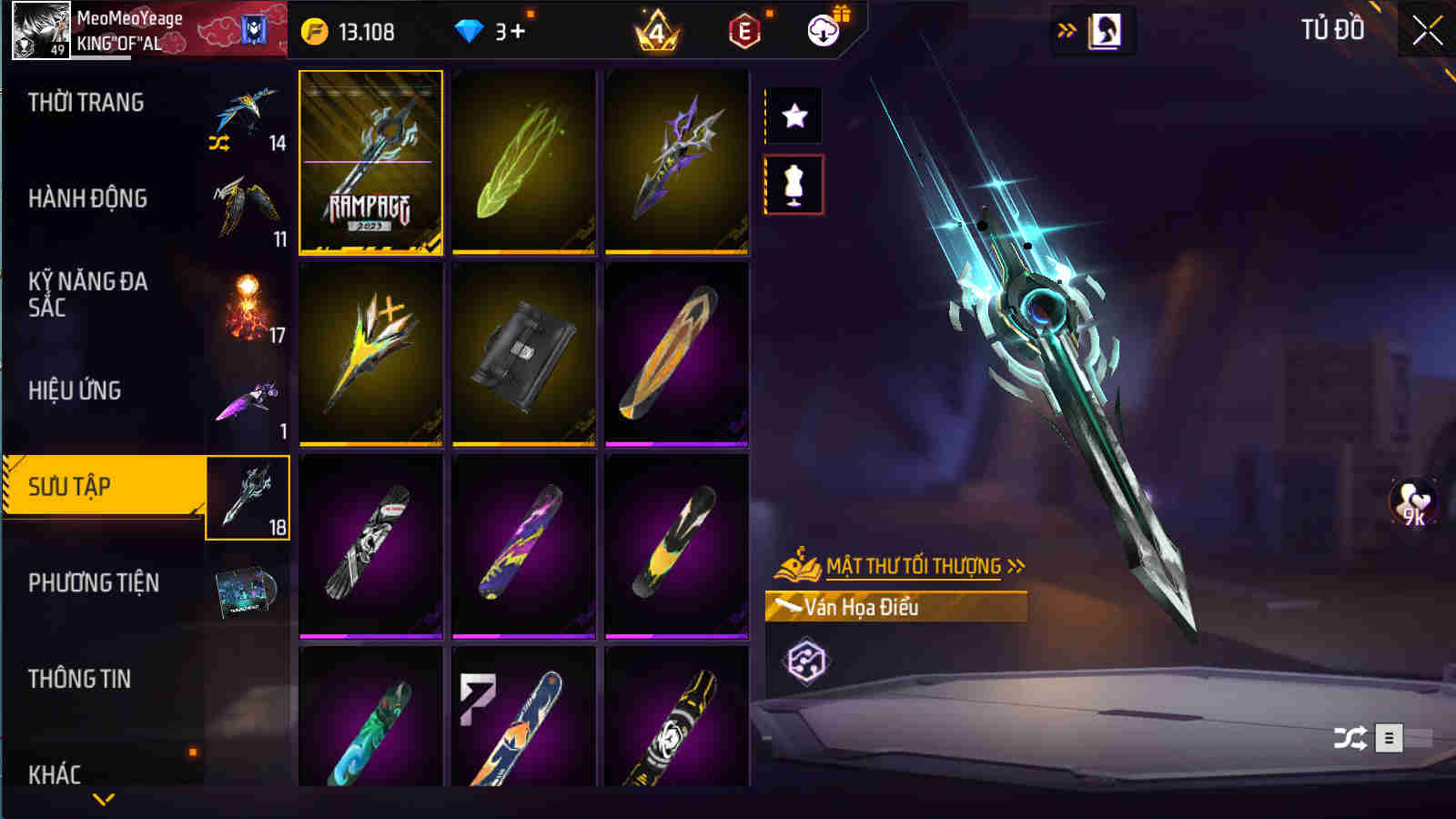Click the gold coin balance icon
Image resolution: width=1456 pixels, height=819 pixels.
(x=314, y=28)
